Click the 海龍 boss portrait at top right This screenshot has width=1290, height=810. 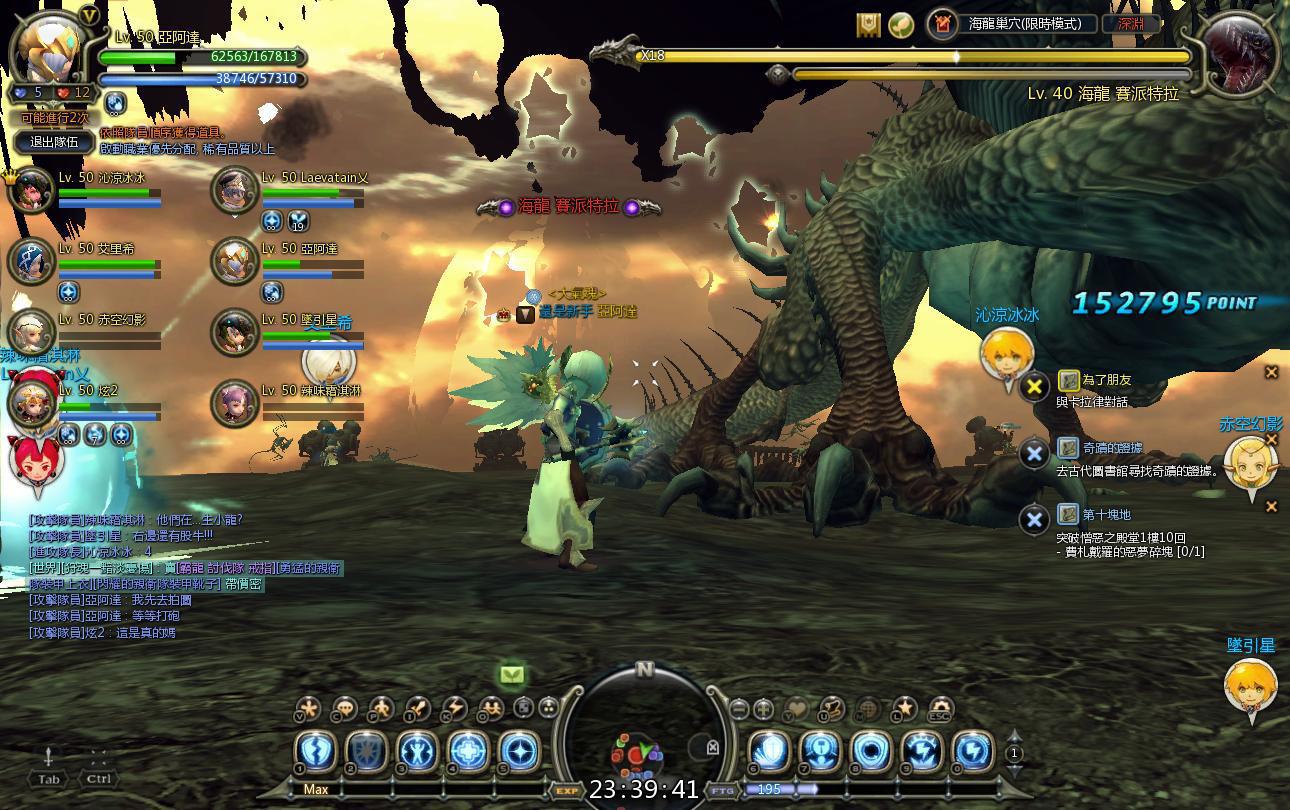1238,50
